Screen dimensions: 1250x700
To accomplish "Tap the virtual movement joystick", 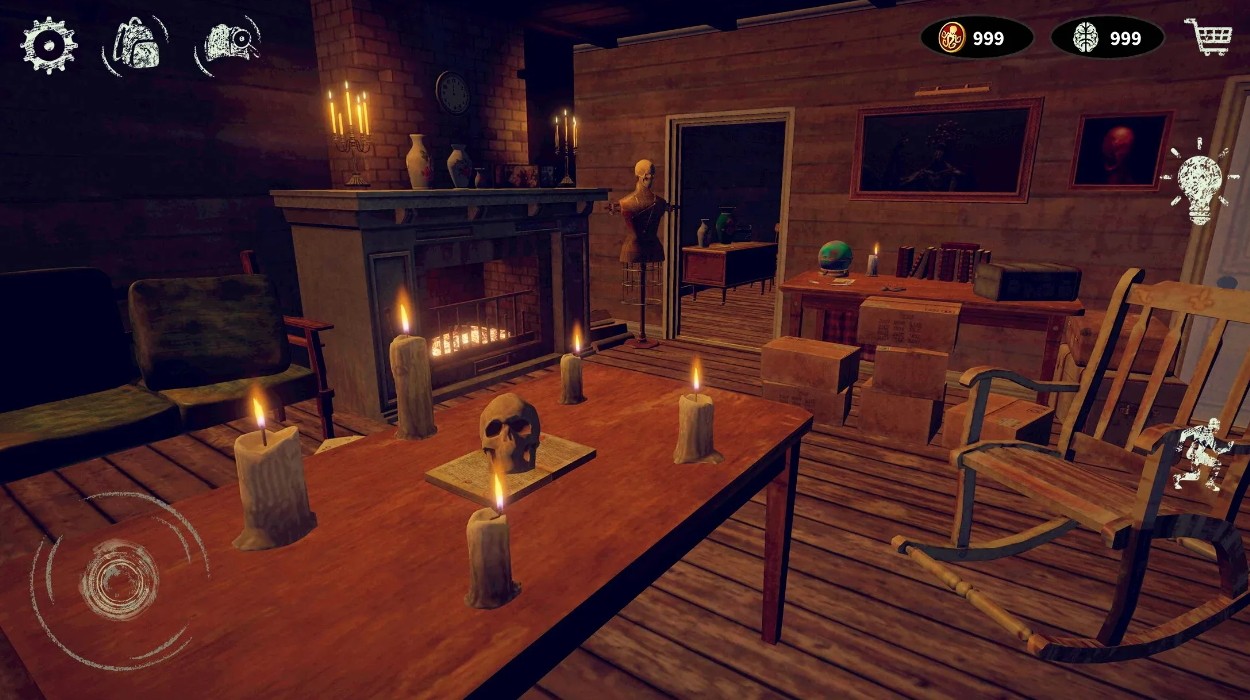I will tap(119, 579).
